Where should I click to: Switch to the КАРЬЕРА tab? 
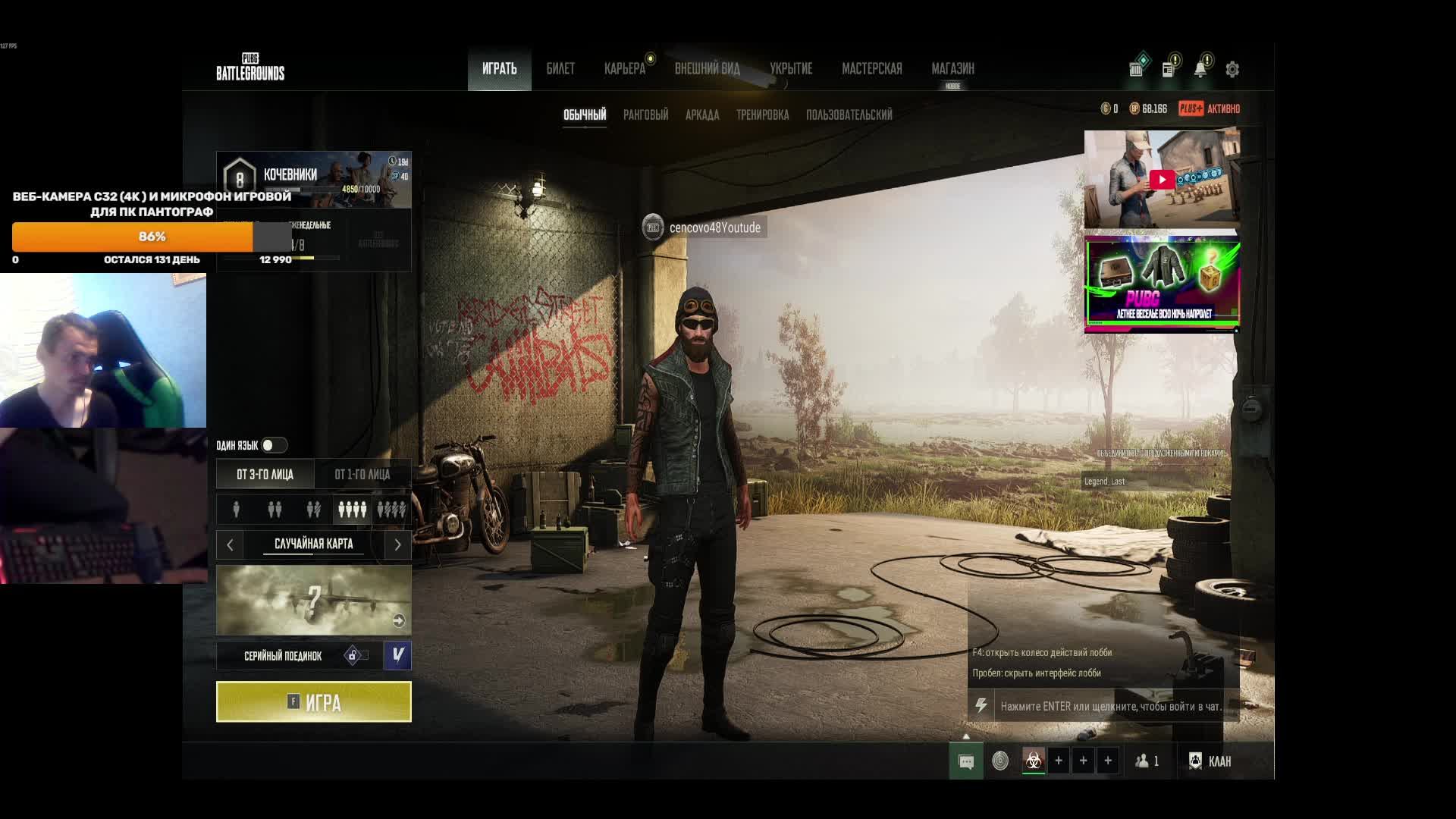coord(624,69)
